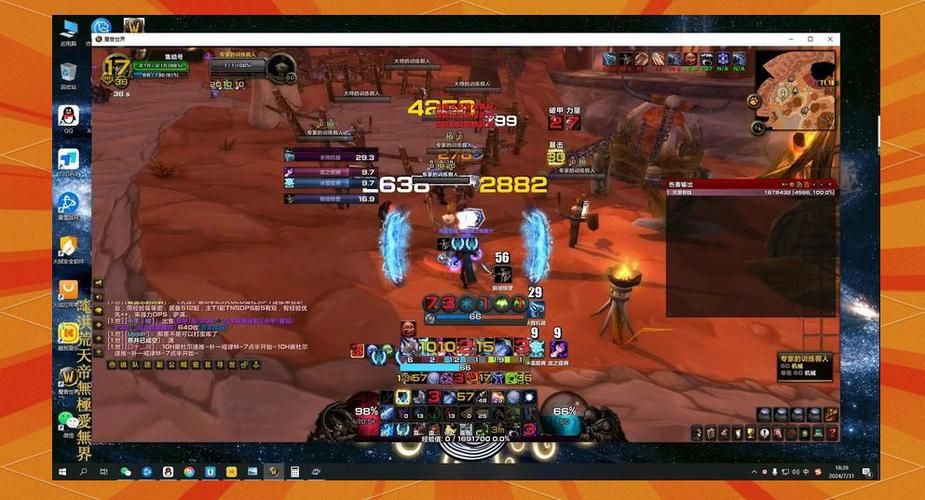Viewport: 925px width, 500px height.
Task: Click the minimap tracking paw button
Action: [x=752, y=101]
